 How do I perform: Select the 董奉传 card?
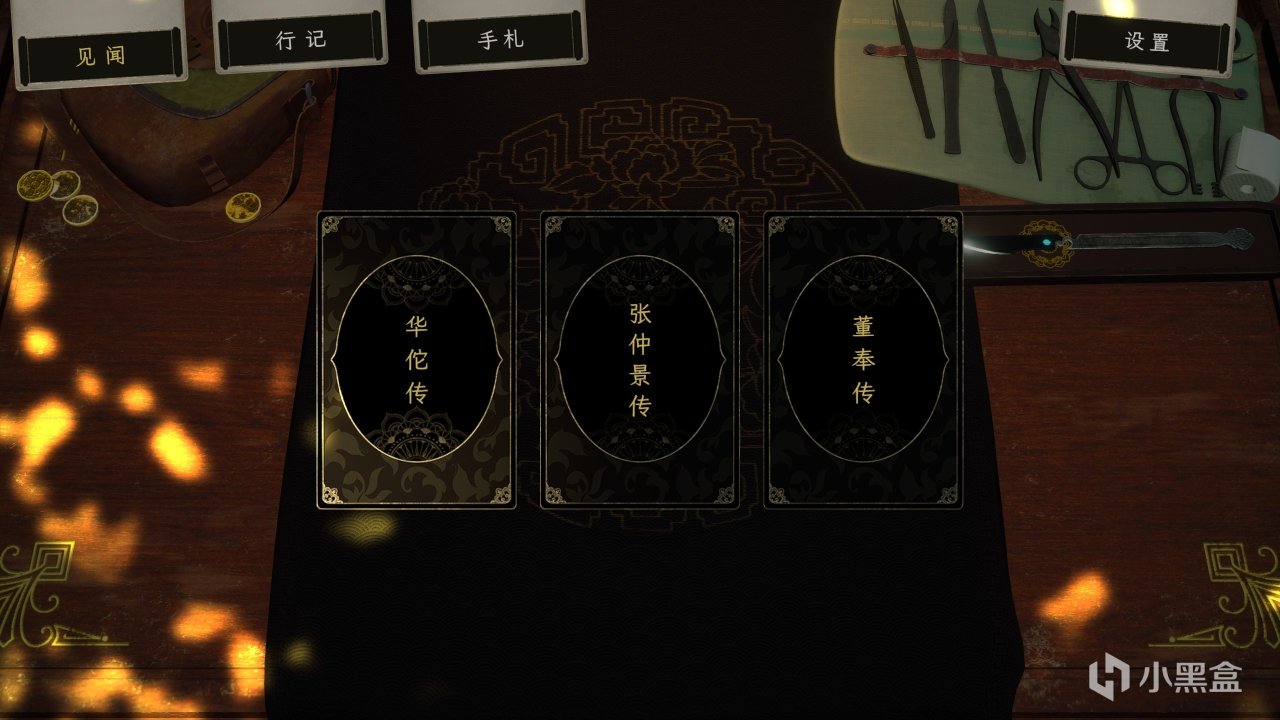[862, 360]
